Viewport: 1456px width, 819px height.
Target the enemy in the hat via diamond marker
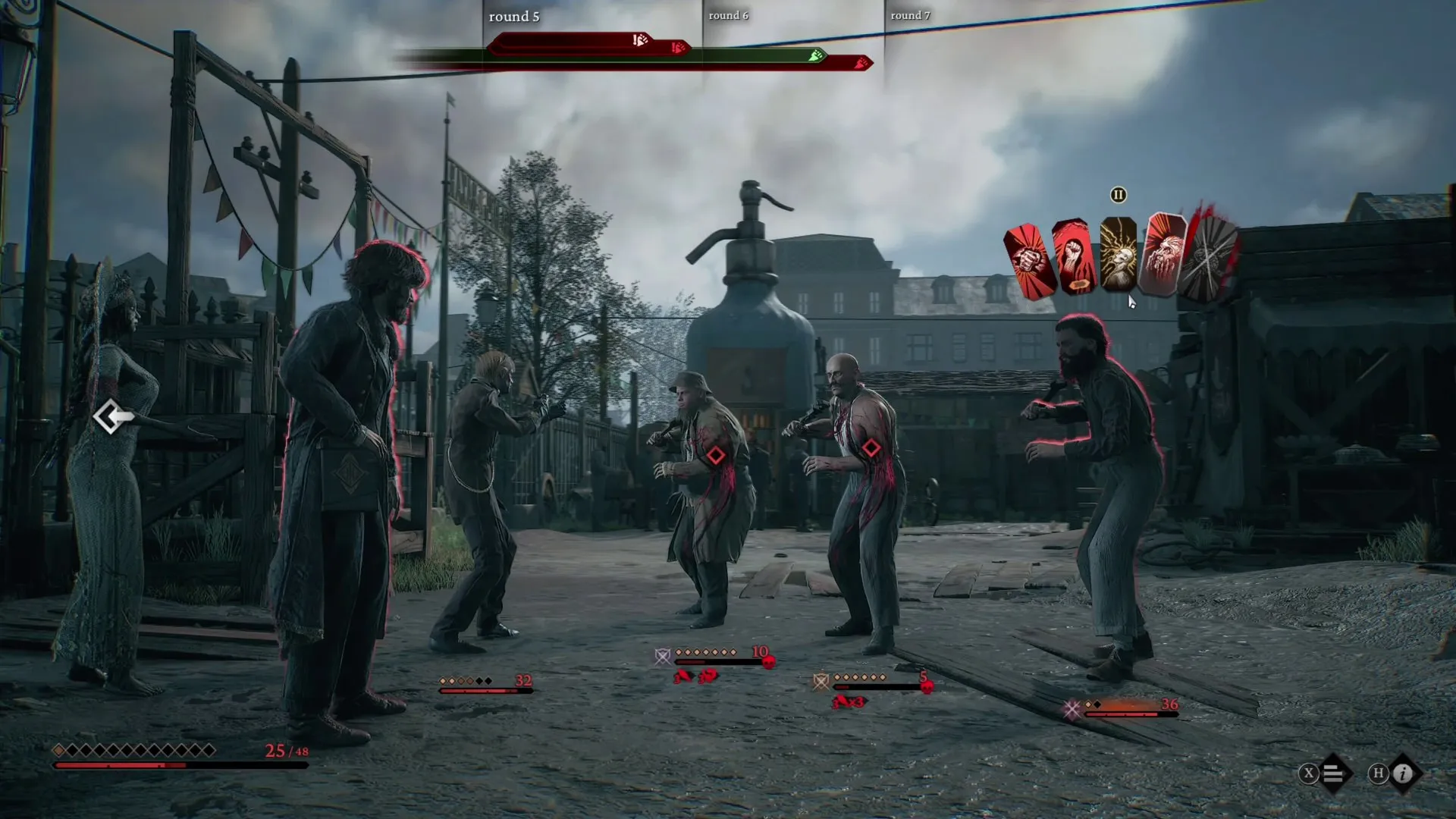click(715, 455)
